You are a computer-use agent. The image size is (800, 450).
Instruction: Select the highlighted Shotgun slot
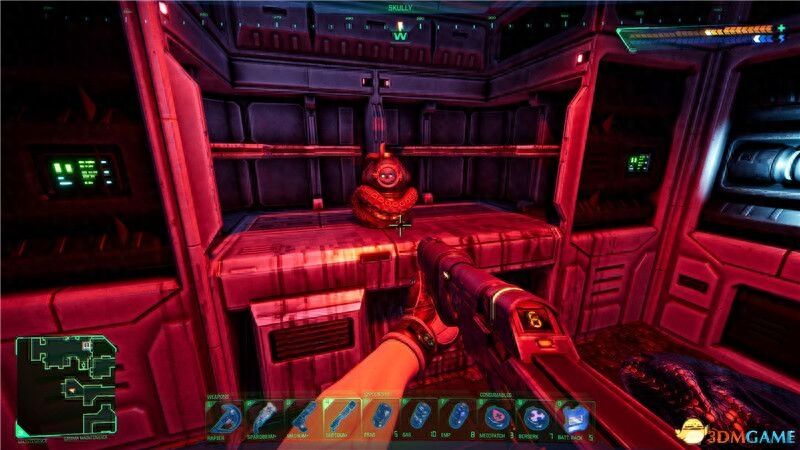(x=340, y=415)
